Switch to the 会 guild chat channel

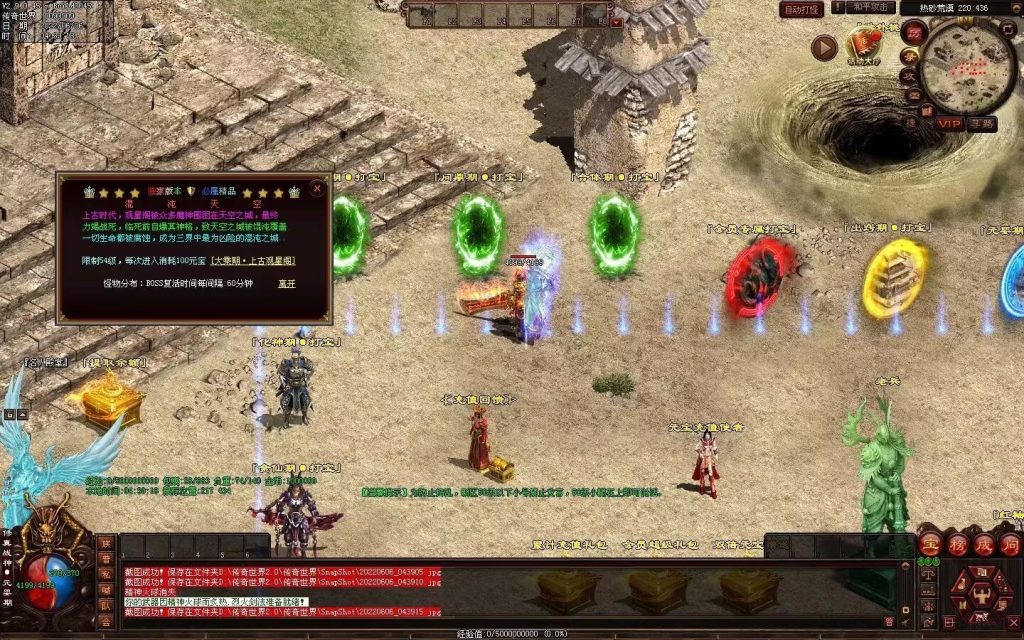(x=105, y=621)
